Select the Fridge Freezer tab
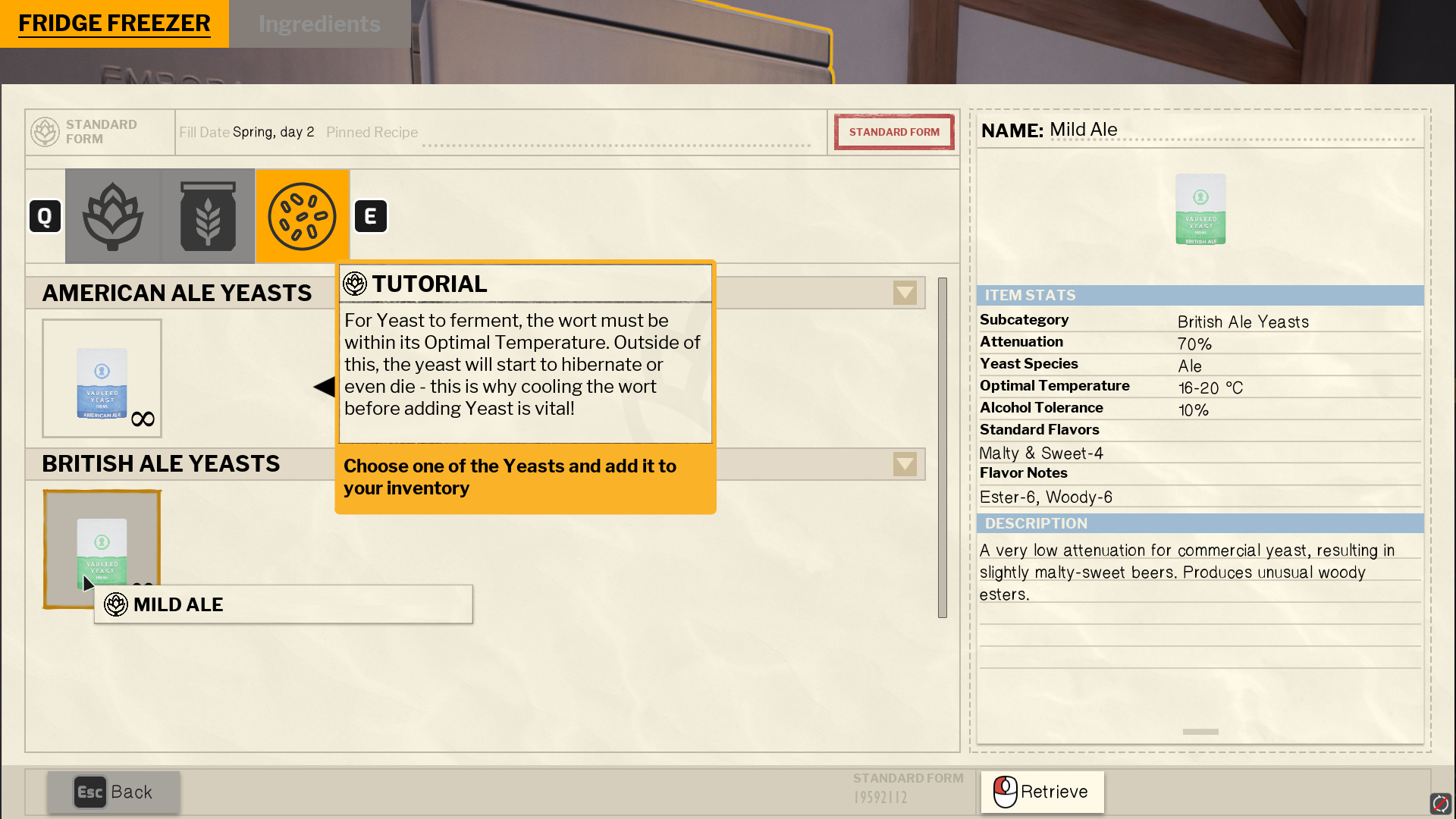The image size is (1456, 819). point(115,24)
